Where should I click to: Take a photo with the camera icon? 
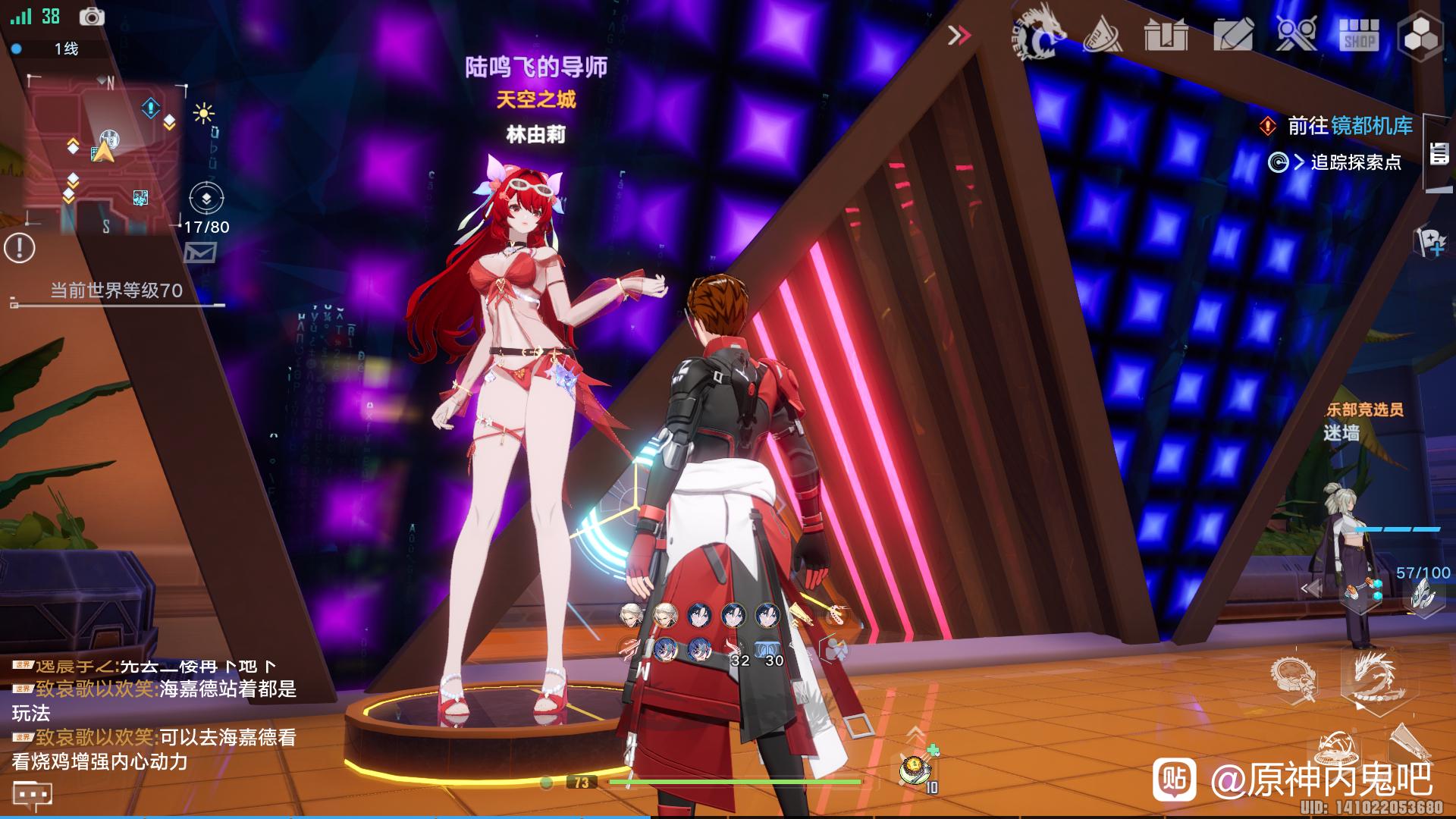[x=93, y=17]
